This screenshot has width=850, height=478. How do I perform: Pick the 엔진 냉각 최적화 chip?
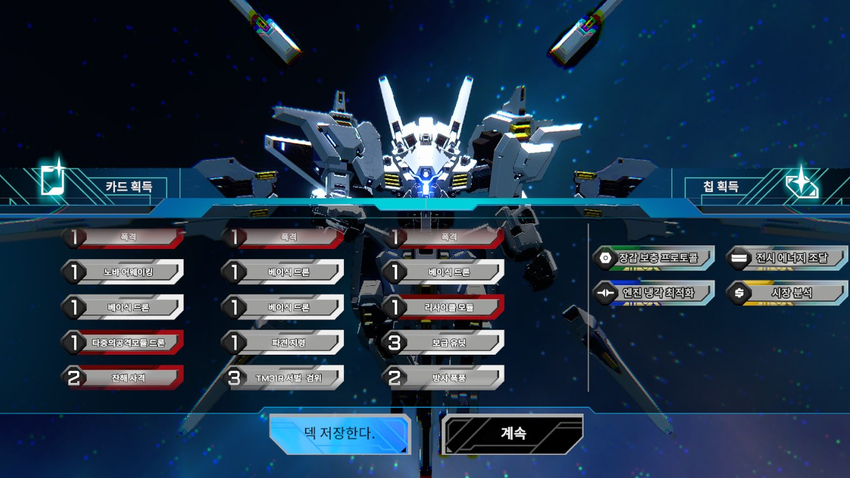click(x=652, y=293)
